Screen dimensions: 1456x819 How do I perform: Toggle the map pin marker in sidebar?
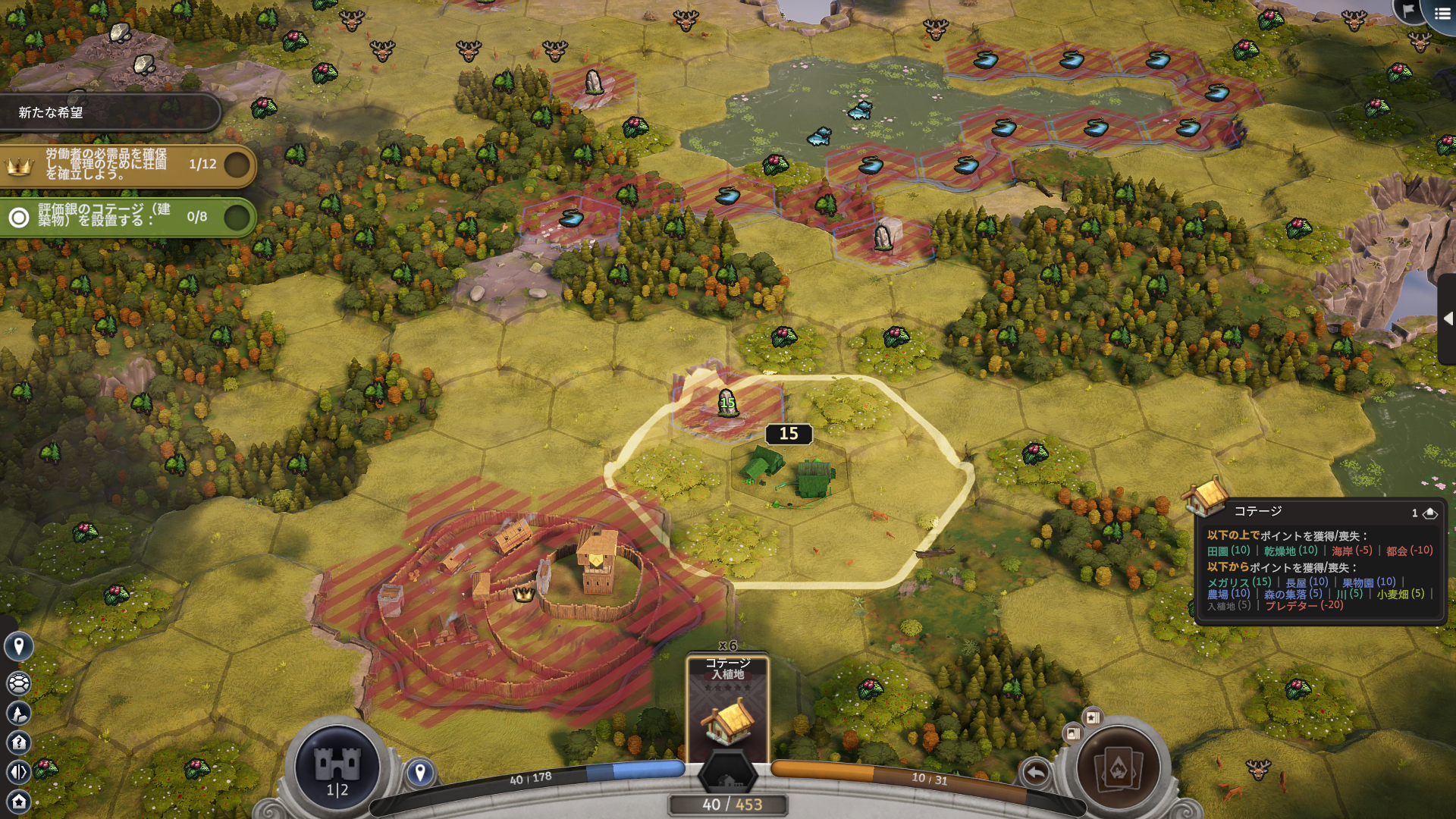19,646
